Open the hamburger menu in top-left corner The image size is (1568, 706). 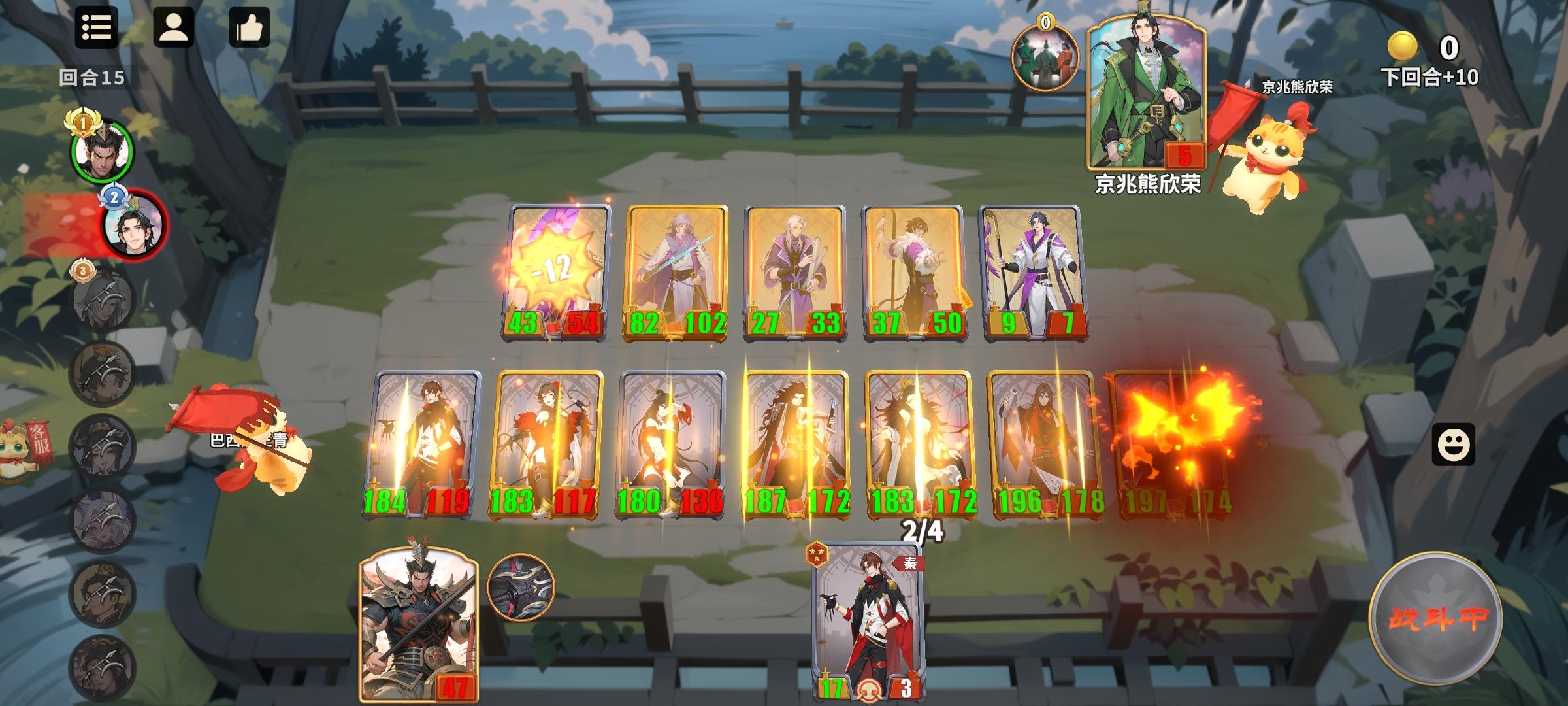pos(97,27)
